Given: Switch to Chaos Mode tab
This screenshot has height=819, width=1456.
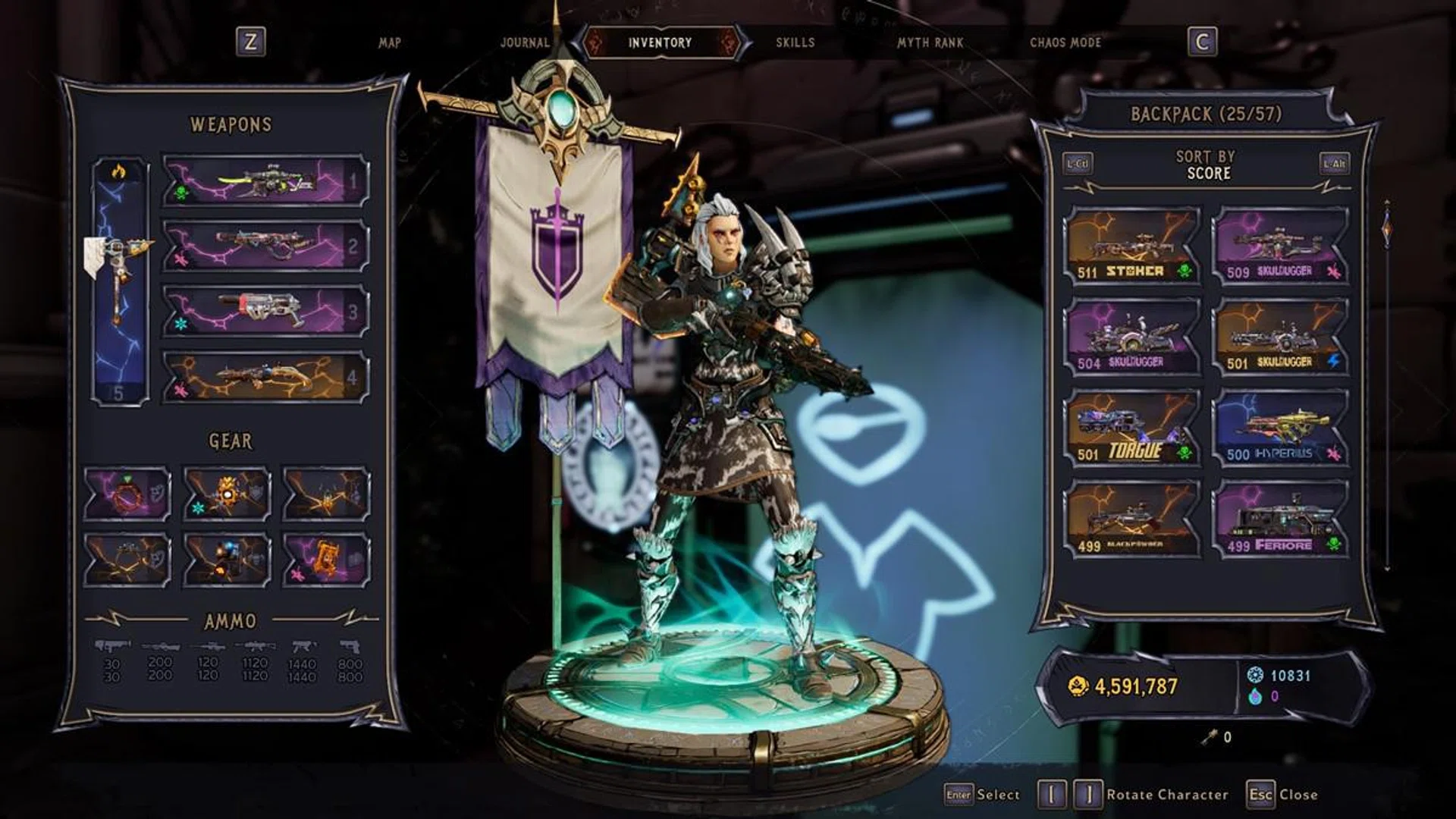Looking at the screenshot, I should (1065, 43).
